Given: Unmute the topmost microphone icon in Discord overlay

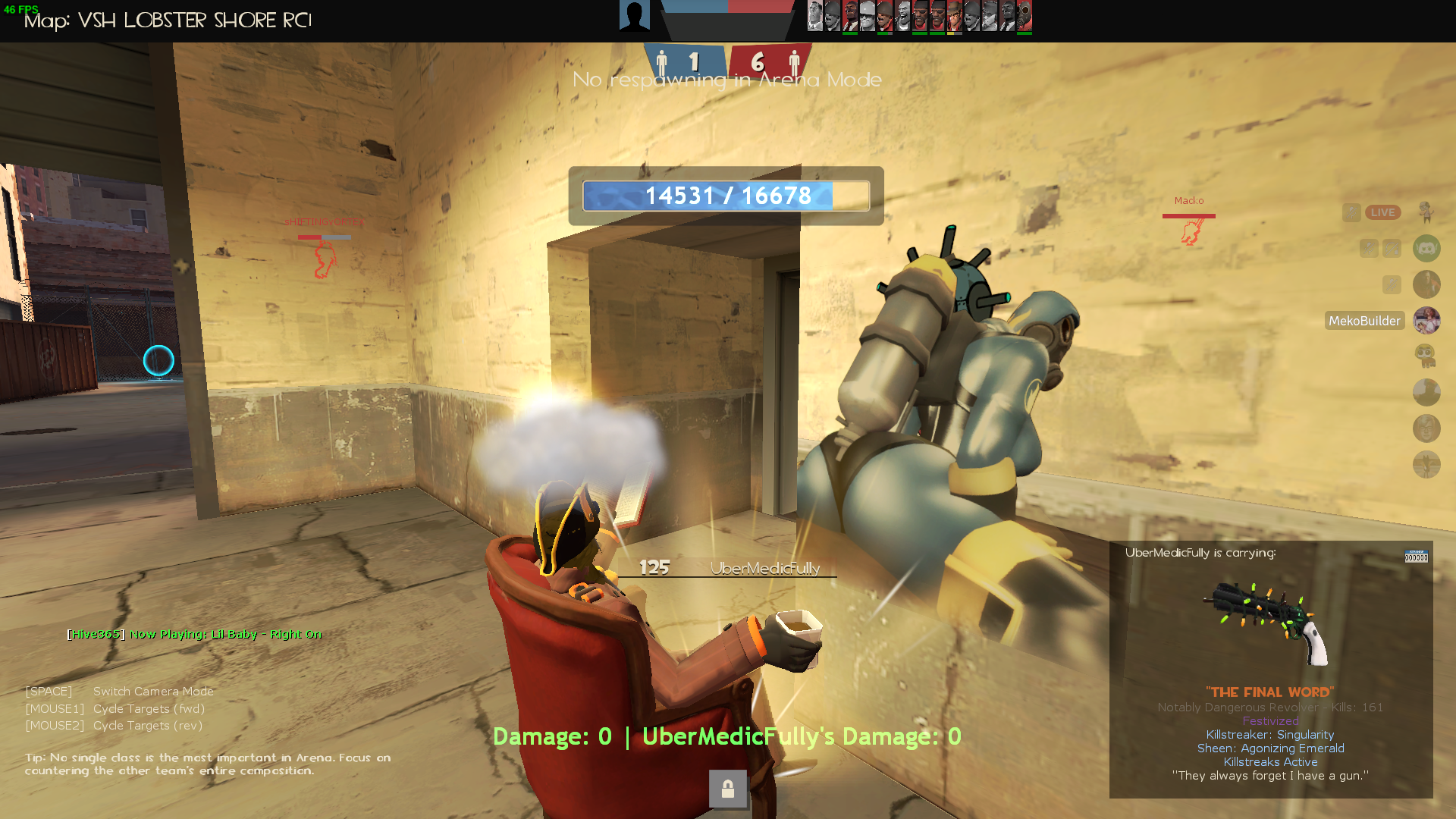Looking at the screenshot, I should [1352, 212].
